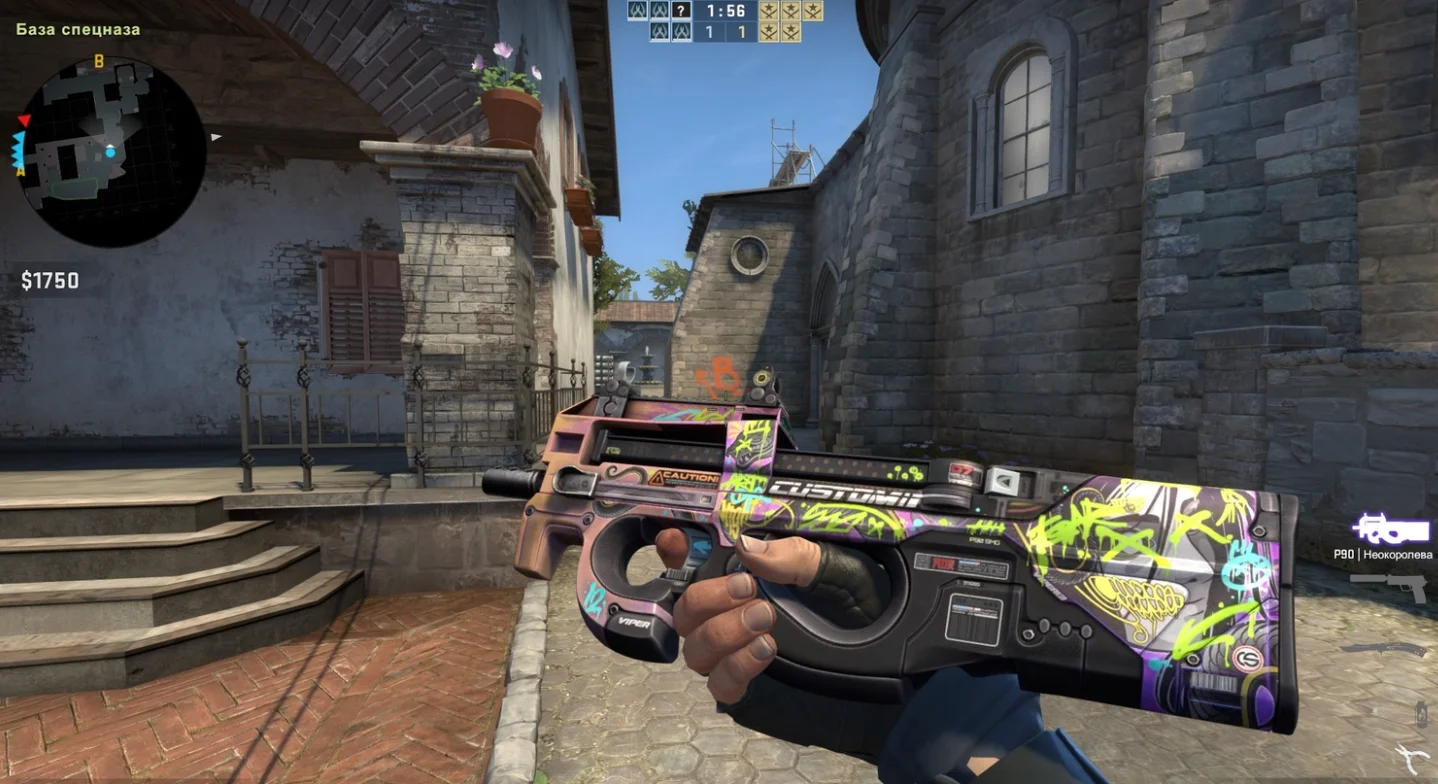Select the P90 weapon icon
Image resolution: width=1438 pixels, height=784 pixels.
click(x=1391, y=529)
